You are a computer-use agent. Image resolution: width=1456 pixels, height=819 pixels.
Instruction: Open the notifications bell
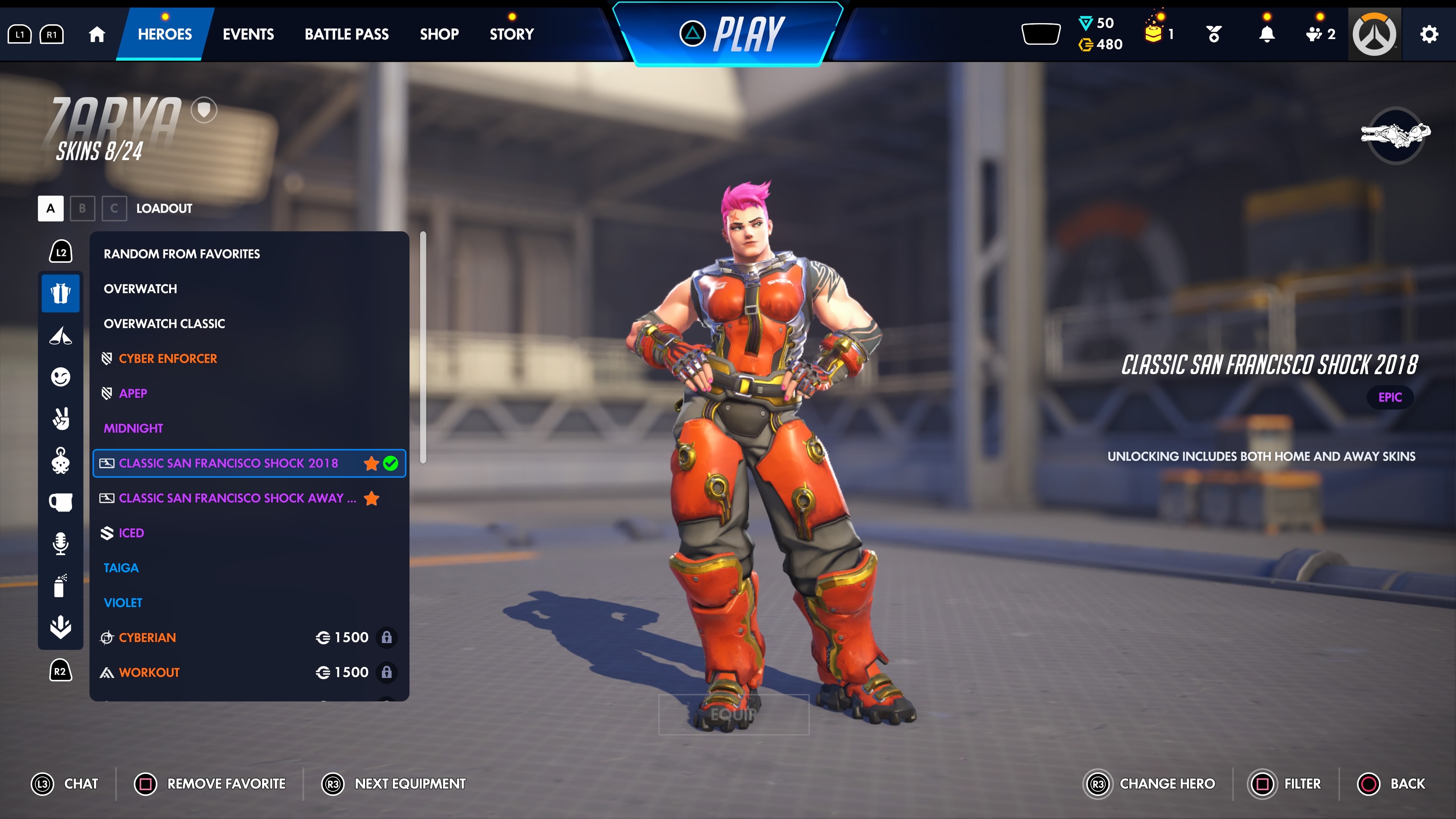click(1267, 35)
